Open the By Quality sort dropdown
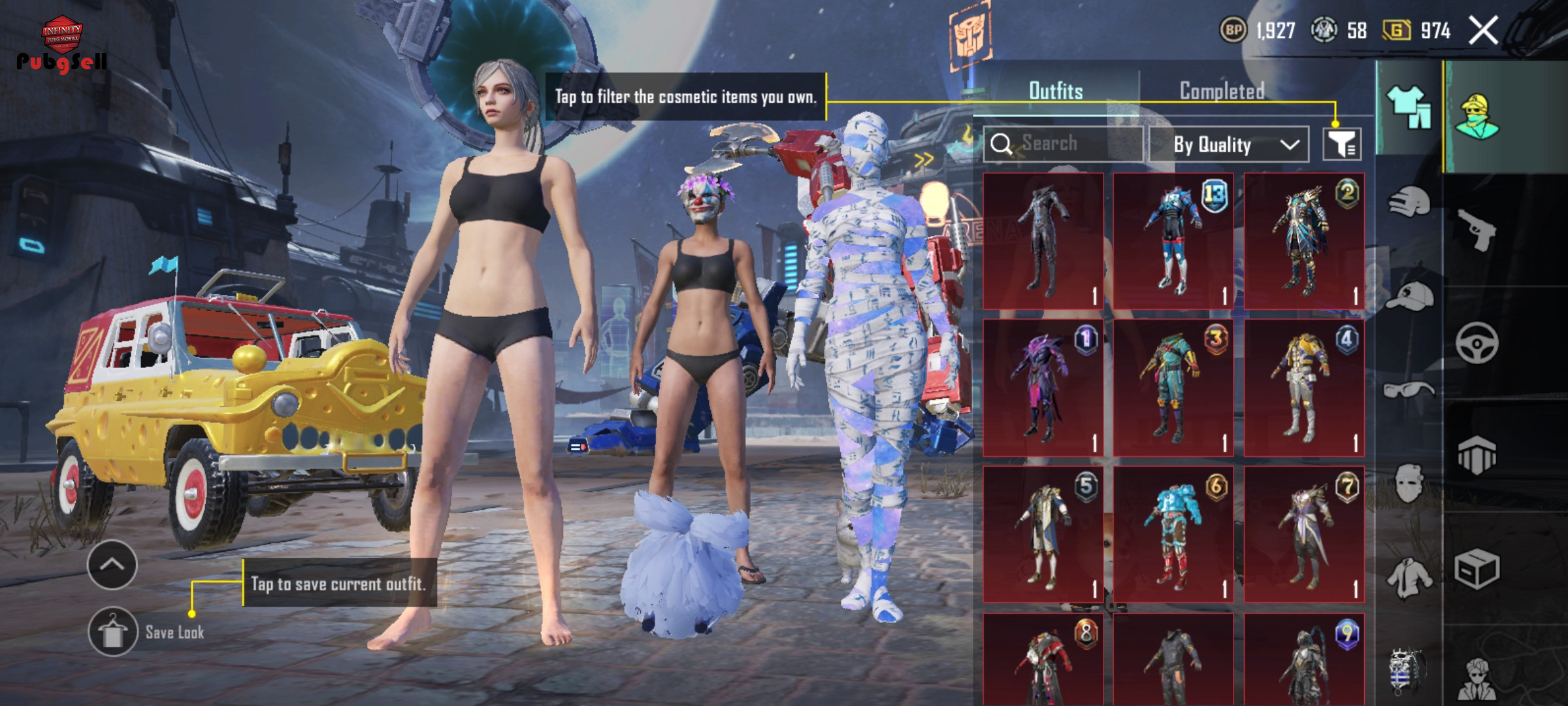Viewport: 1568px width, 706px height. tap(1228, 144)
